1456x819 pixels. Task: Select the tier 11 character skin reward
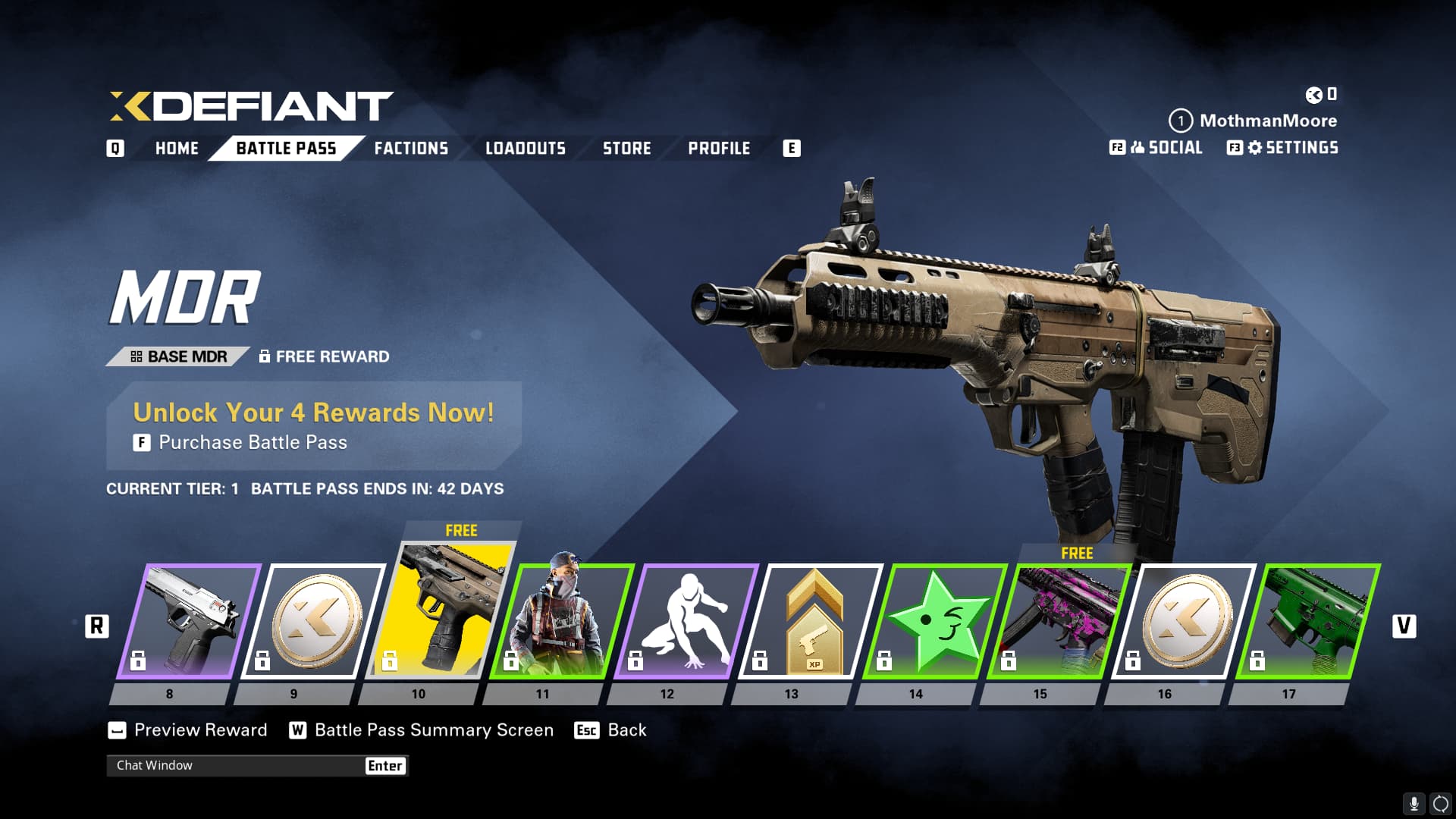[563, 622]
